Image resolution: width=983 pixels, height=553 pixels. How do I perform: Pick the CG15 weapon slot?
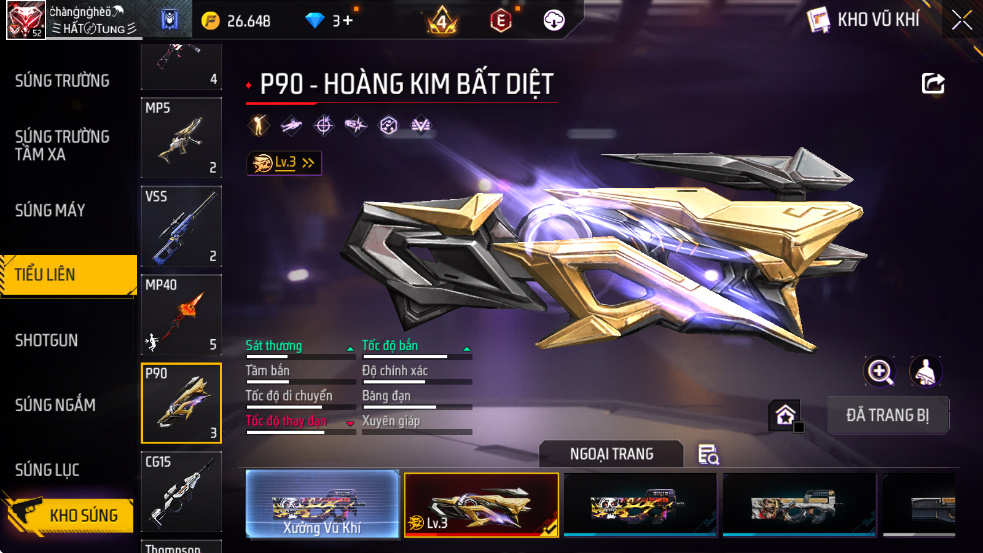pos(181,491)
